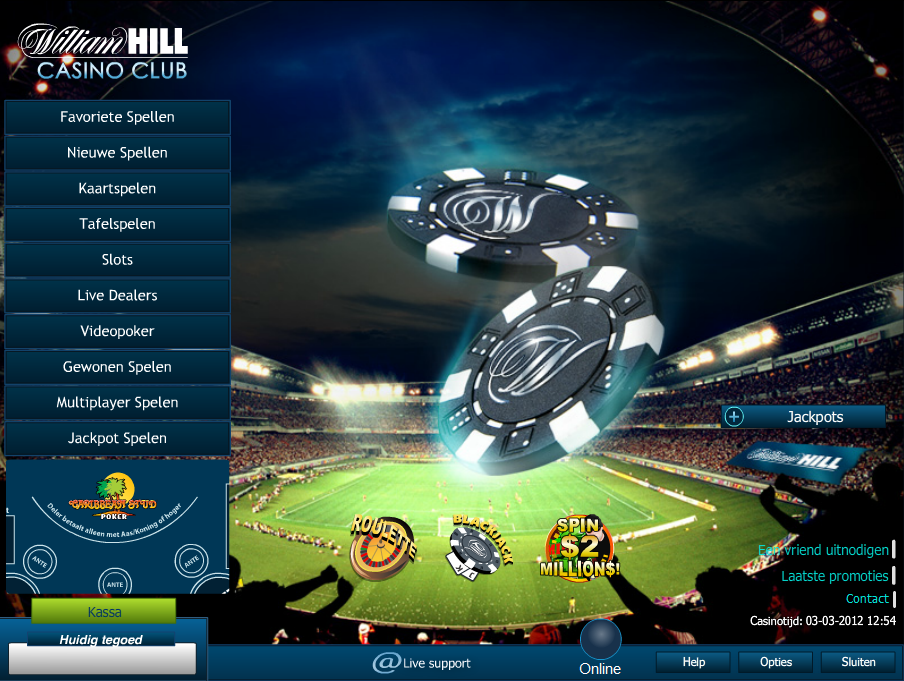
Task: Launch the Caribbean Stud Poker preview
Action: tap(117, 527)
